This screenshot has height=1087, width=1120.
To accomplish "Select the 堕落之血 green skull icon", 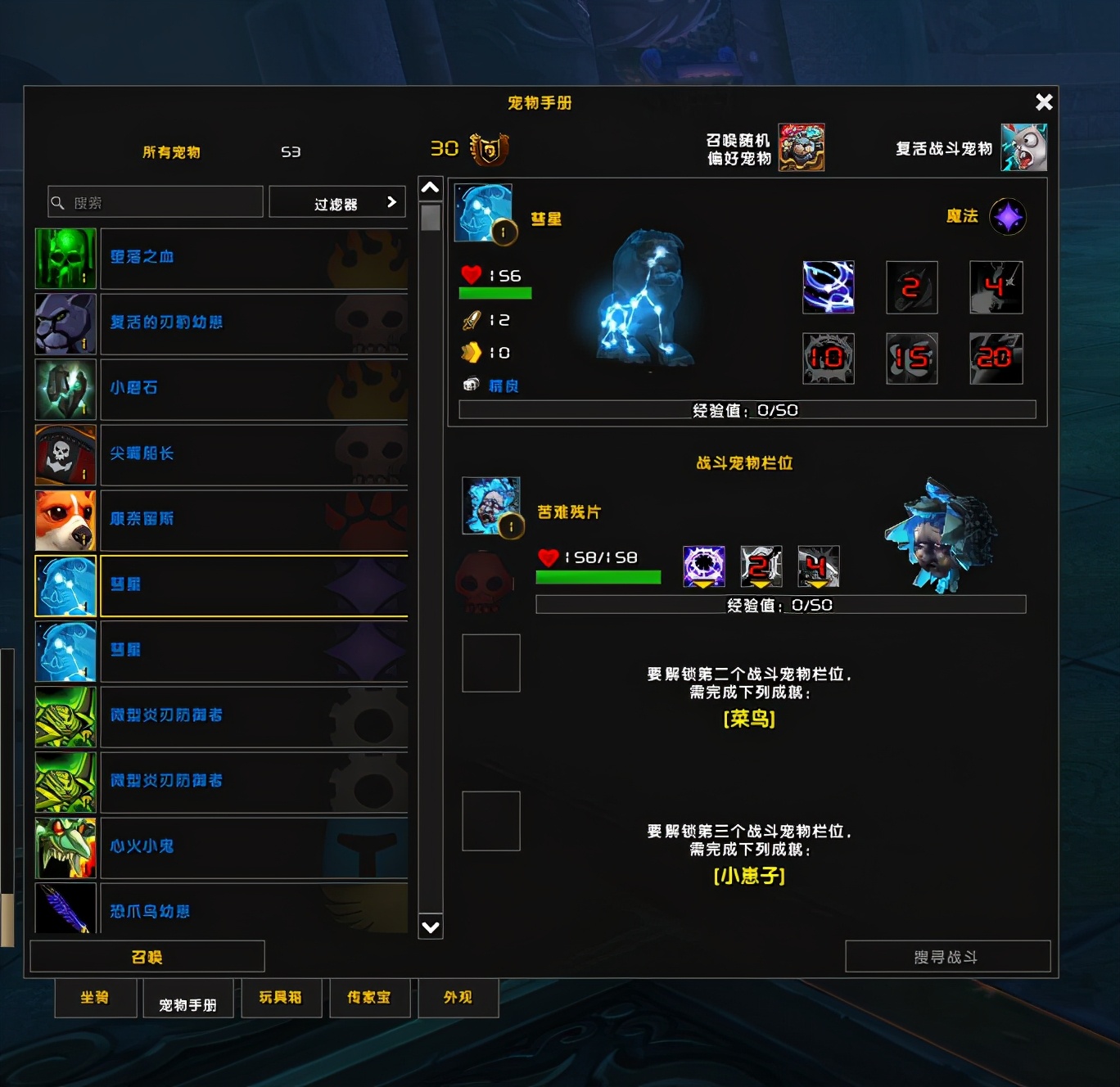I will 65,257.
